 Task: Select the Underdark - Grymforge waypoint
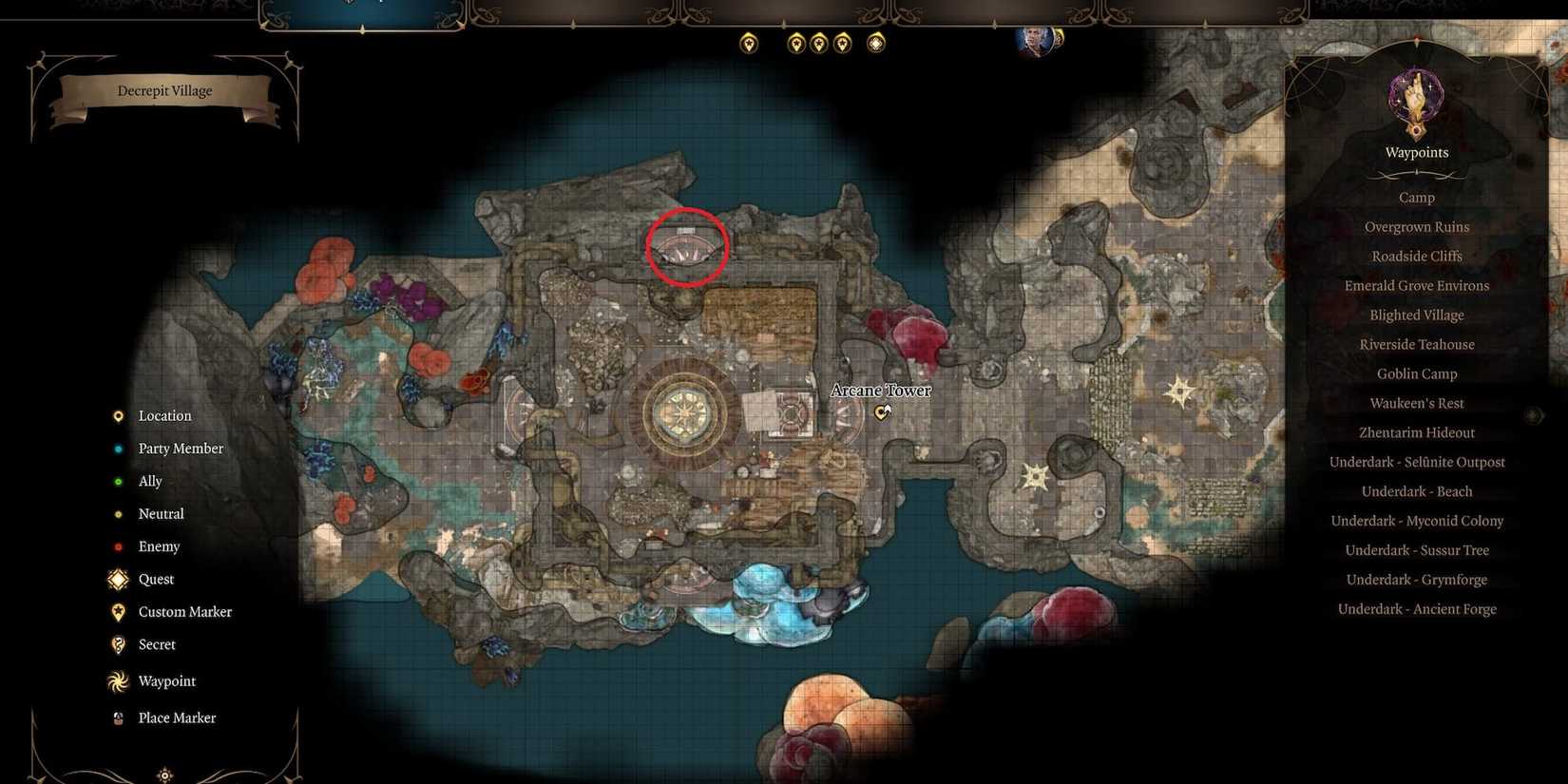1416,579
